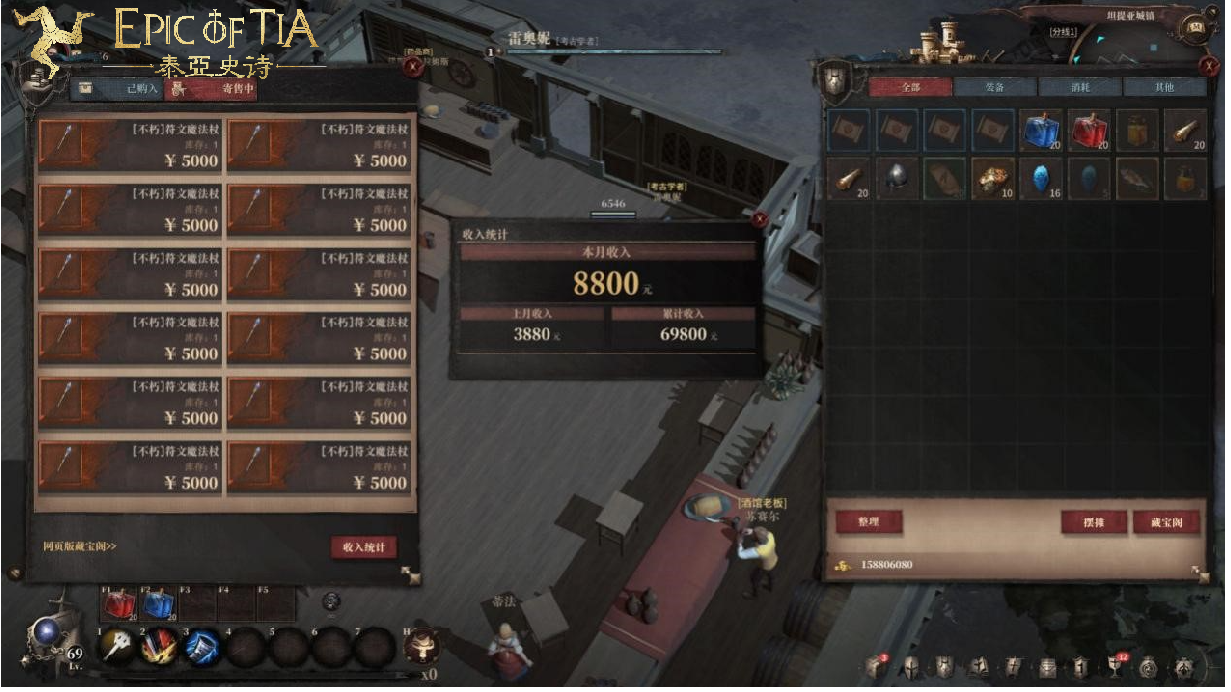Follow the 网页版藏宝阁 web link
Screen dimensions: 1231x692
click(x=80, y=547)
